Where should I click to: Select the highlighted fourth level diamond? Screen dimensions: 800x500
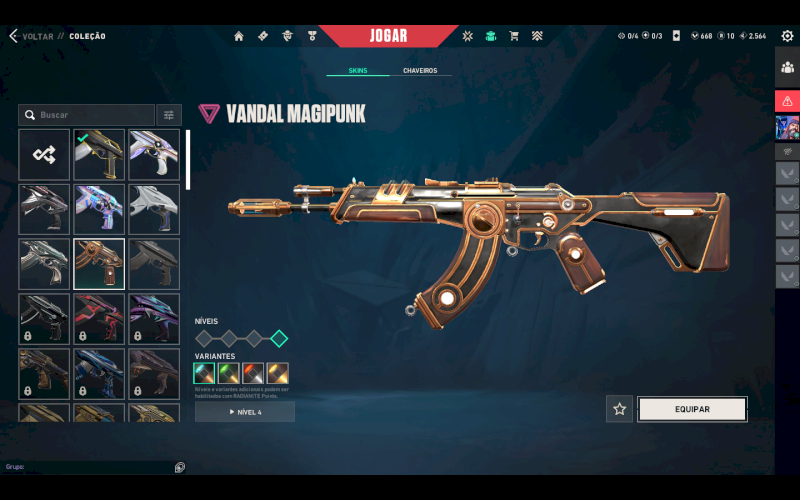279,338
